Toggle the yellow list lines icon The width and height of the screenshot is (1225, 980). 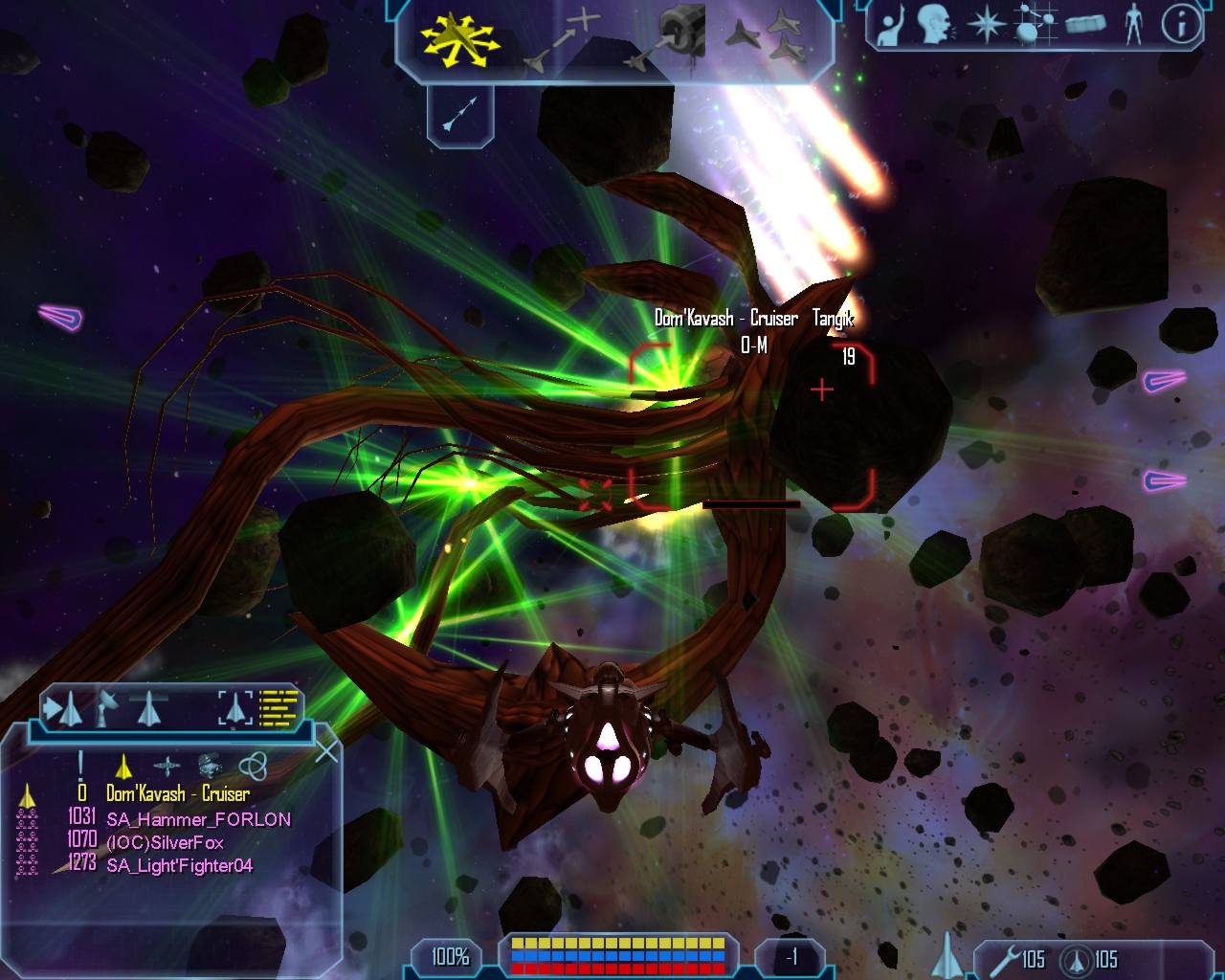point(279,708)
